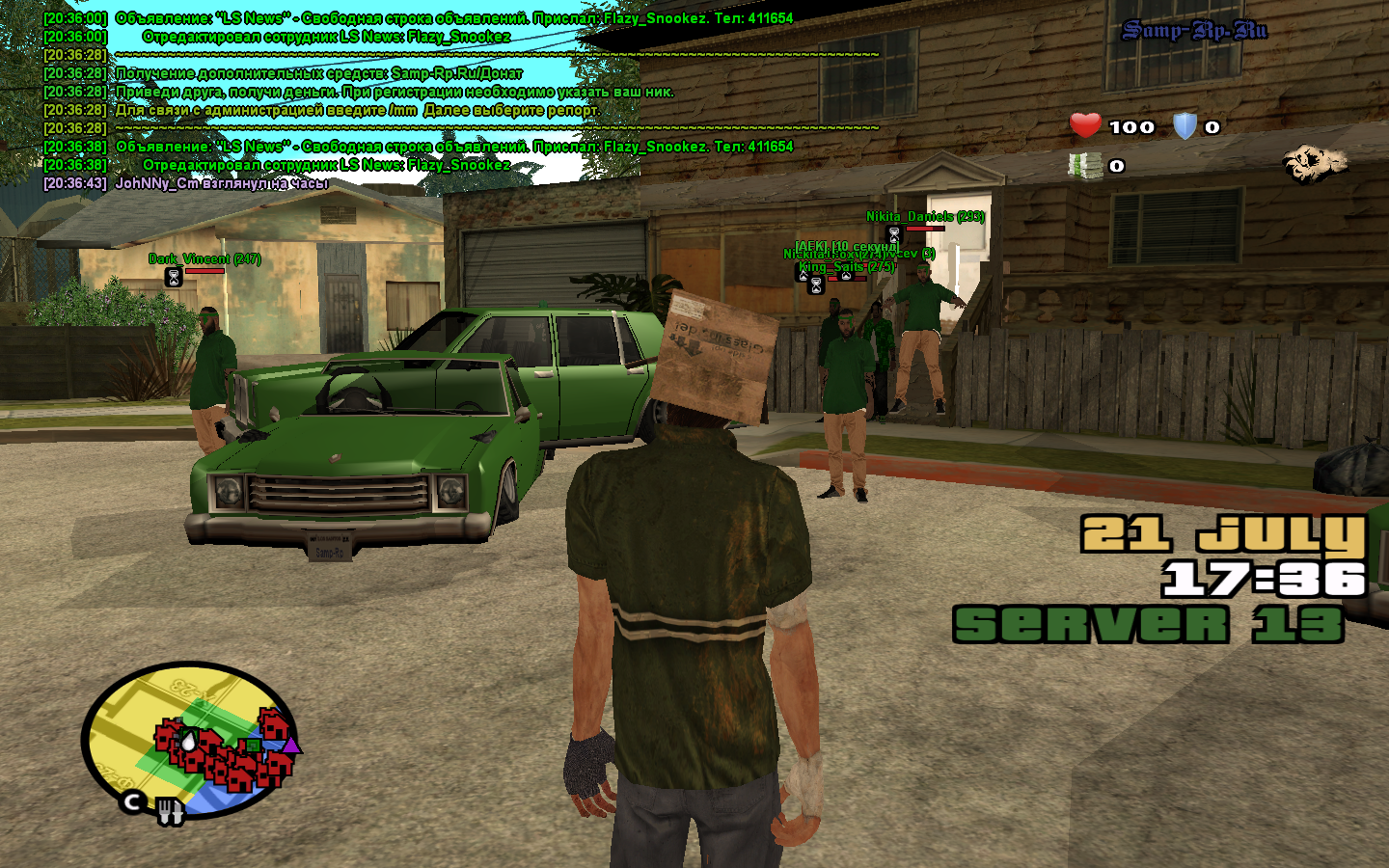
Task: Click the Samp-Rp.Ru/Донат chat line
Action: 318,73
